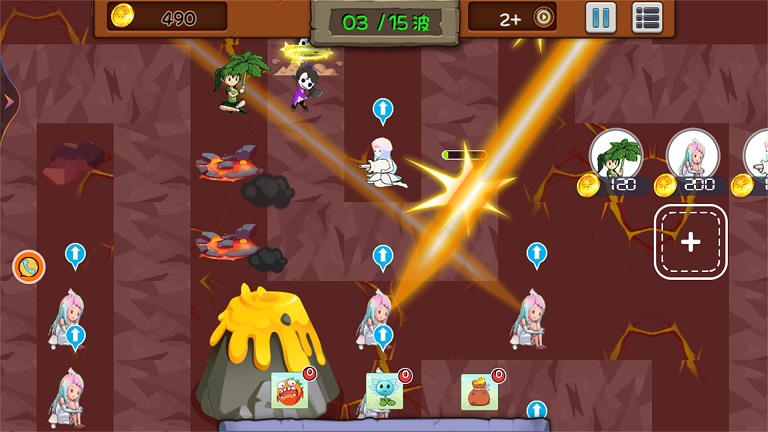Expand the left edge side panel arrow
The width and height of the screenshot is (768, 432).
pos(8,101)
